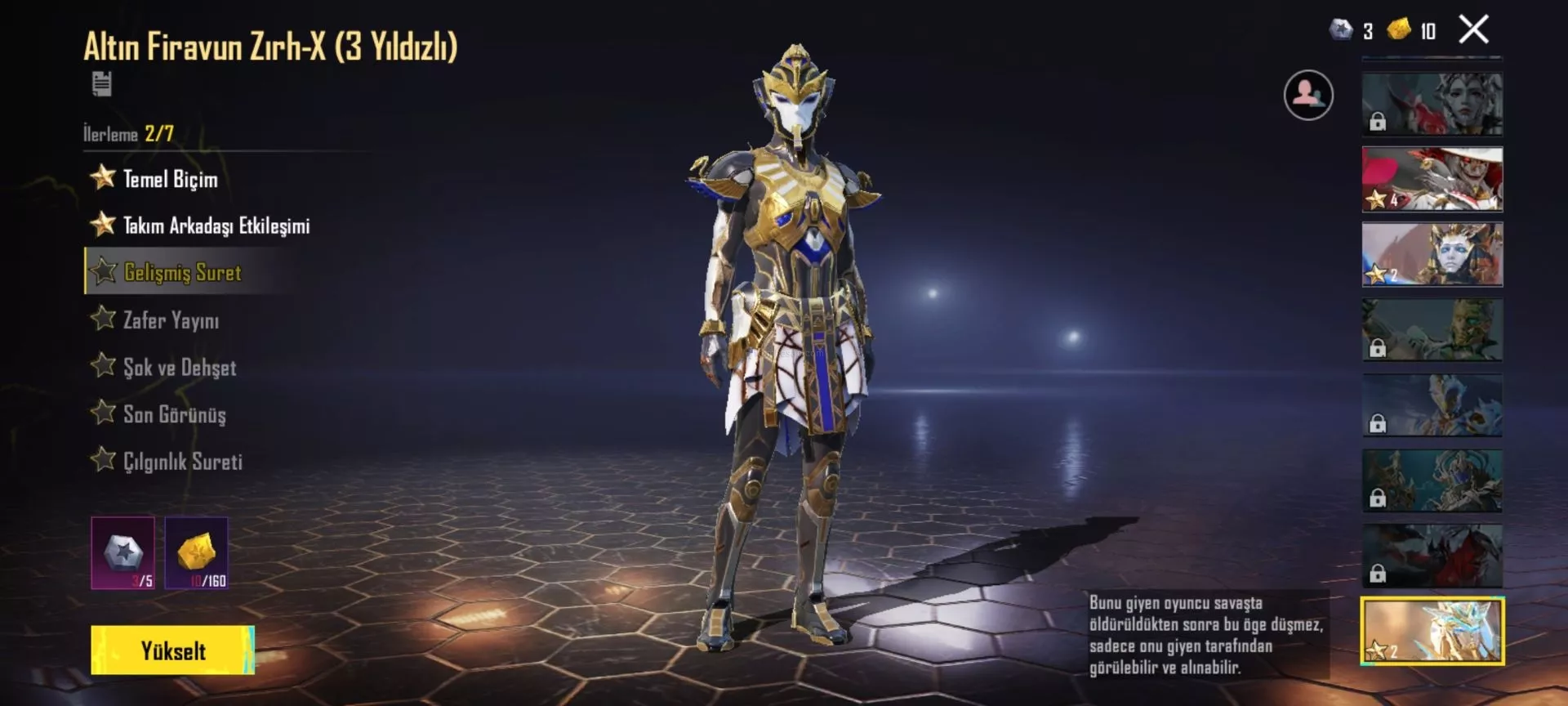1568x706 pixels.
Task: Open the Zafer Yayını stage
Action: coord(171,320)
